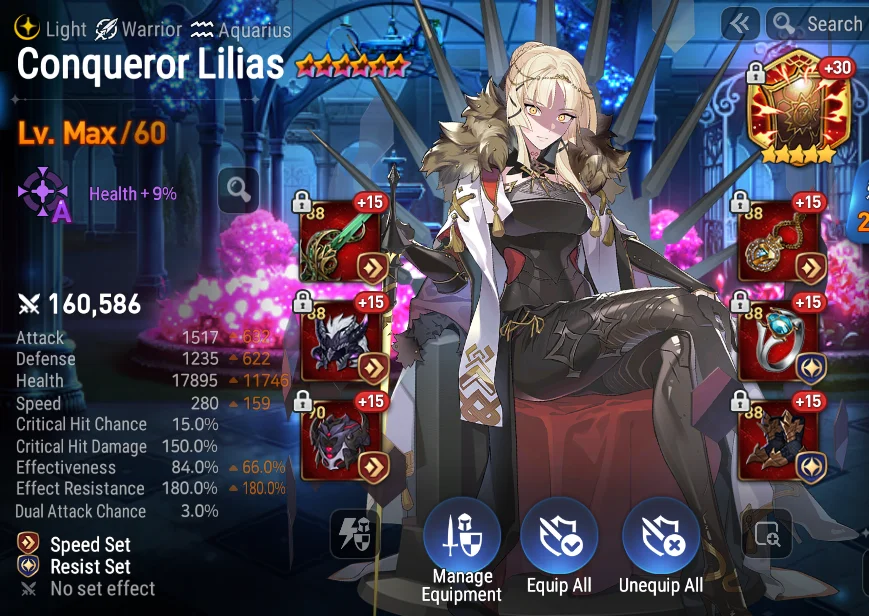The width and height of the screenshot is (869, 616).
Task: Open the Imprint A formation icon
Action: point(44,193)
